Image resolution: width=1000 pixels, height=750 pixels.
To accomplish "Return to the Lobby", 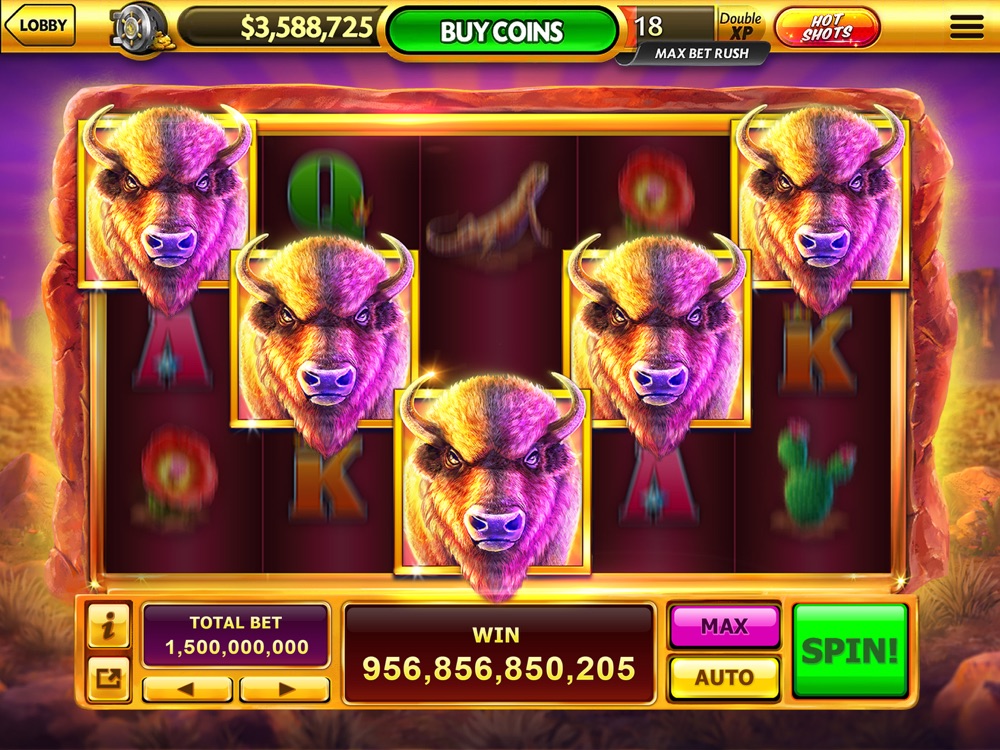I will point(41,26).
